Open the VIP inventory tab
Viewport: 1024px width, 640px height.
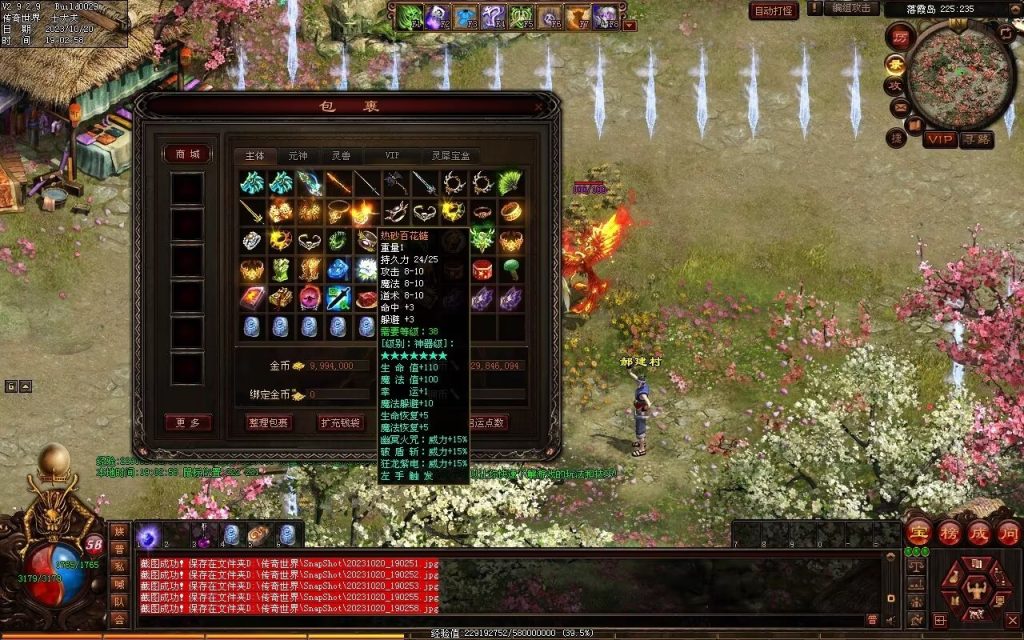(392, 156)
